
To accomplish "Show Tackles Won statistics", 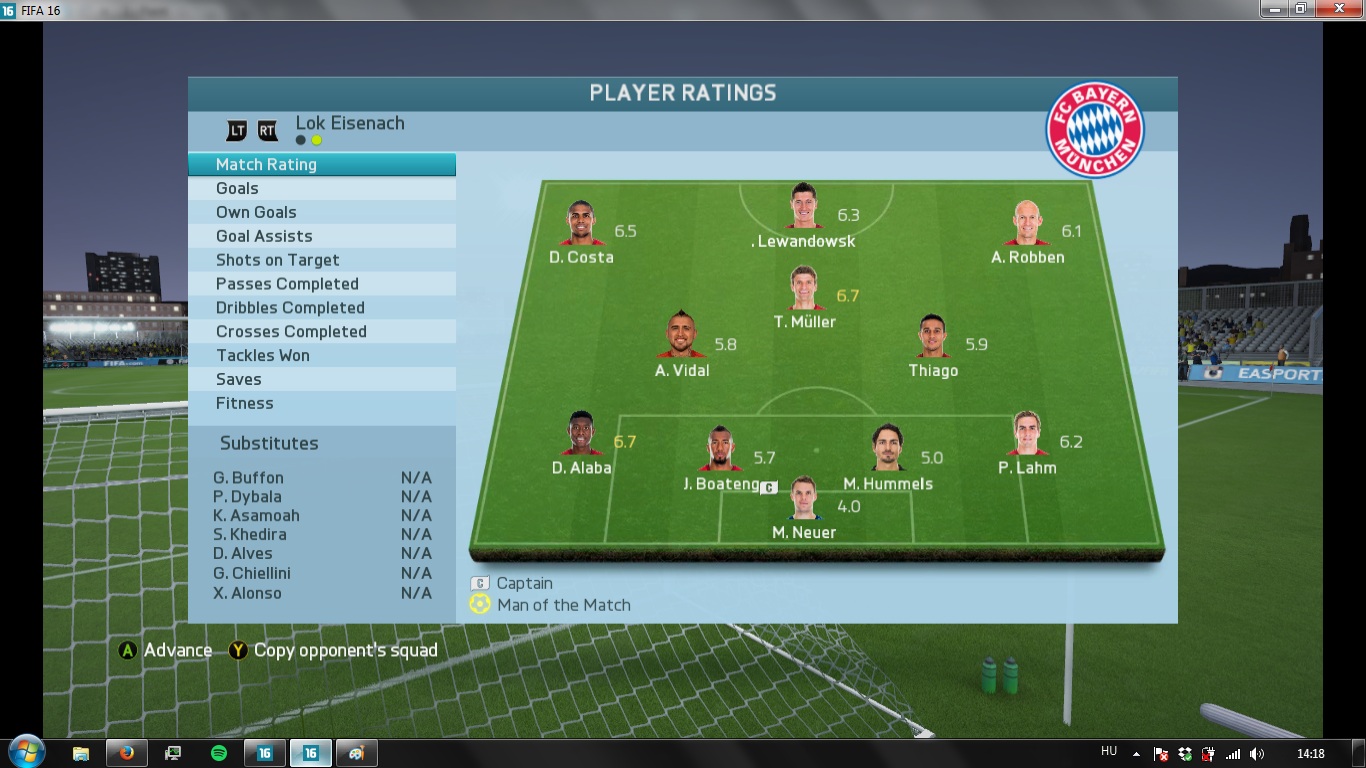I will point(321,356).
